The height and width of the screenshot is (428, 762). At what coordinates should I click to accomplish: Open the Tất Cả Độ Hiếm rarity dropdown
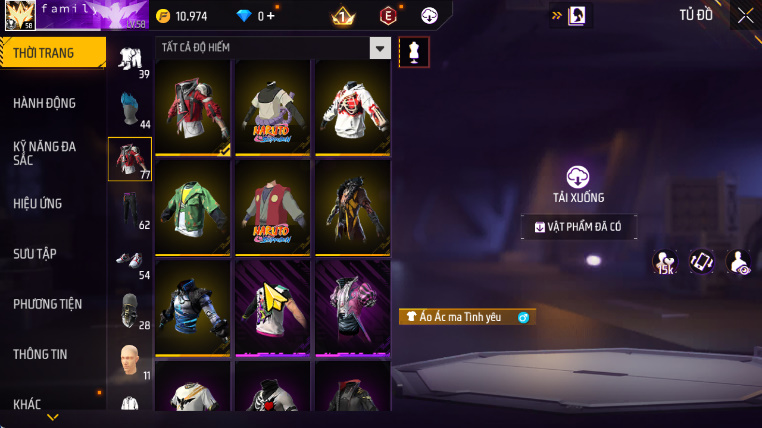click(379, 48)
